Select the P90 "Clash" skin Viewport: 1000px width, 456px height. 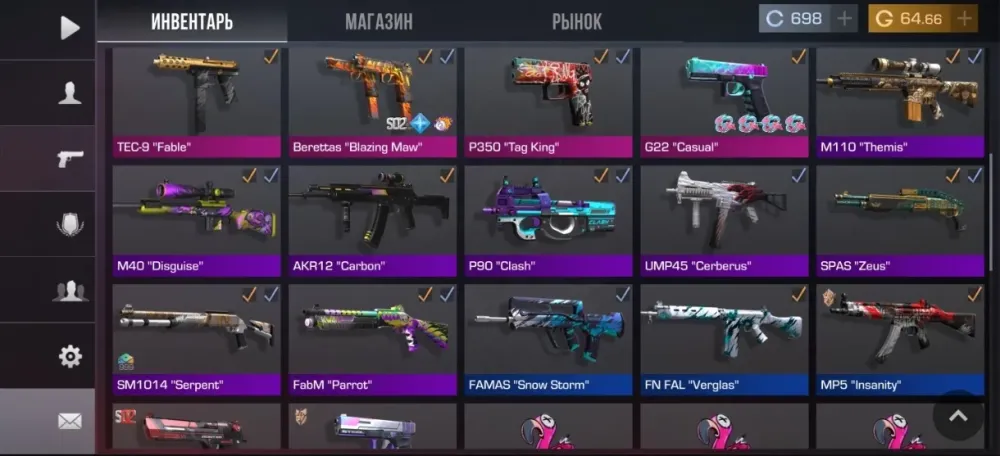point(549,220)
